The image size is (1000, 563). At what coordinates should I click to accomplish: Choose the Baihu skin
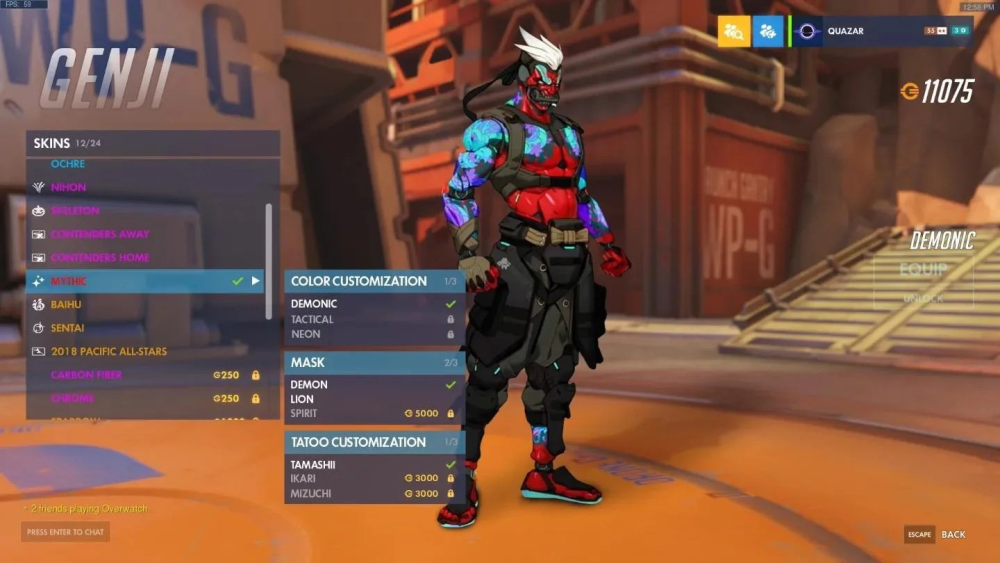pos(68,304)
